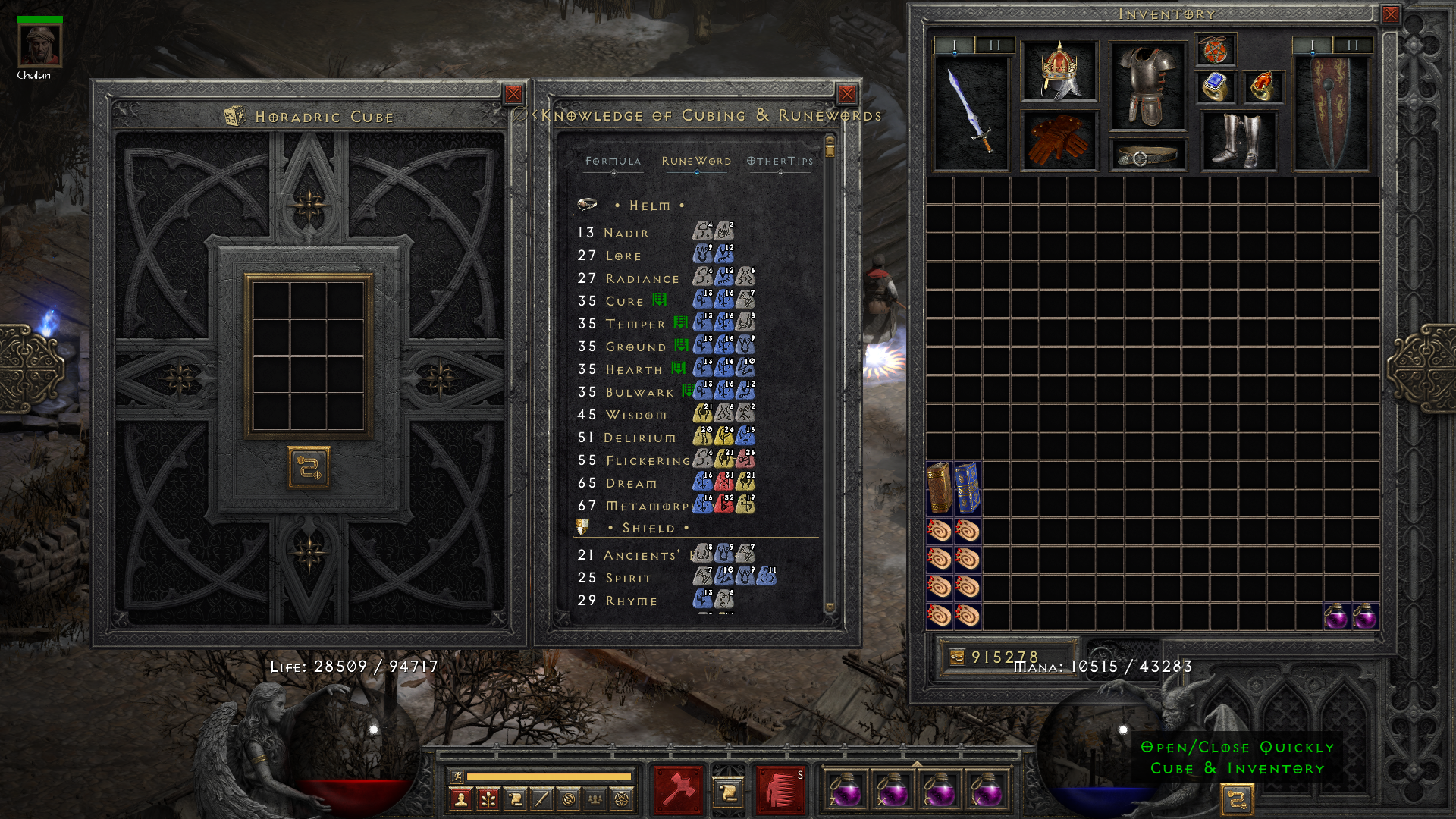The width and height of the screenshot is (1456, 819).
Task: Select the equipped metal boots
Action: [x=1238, y=140]
